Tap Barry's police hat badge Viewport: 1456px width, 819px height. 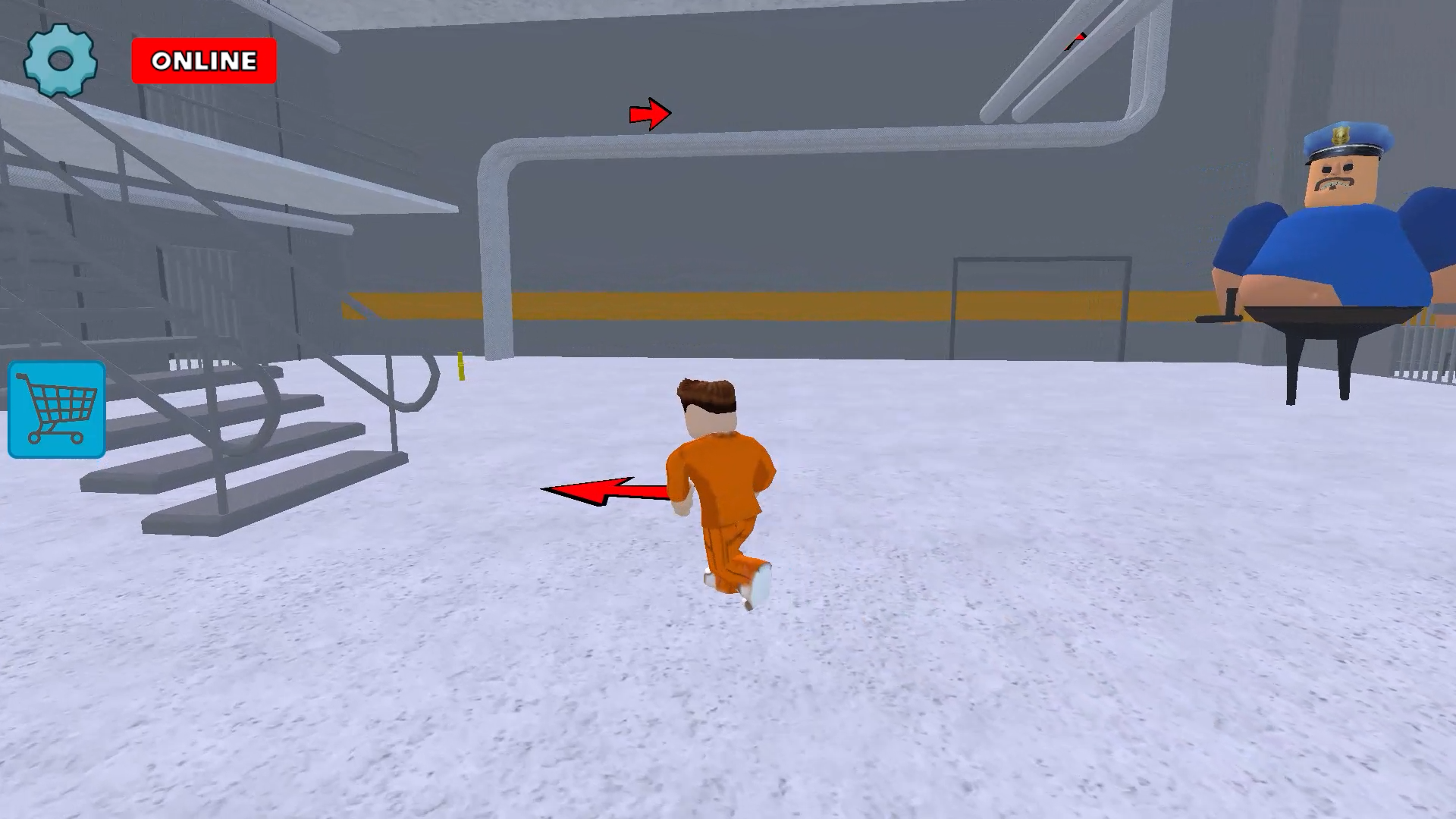coord(1341,135)
